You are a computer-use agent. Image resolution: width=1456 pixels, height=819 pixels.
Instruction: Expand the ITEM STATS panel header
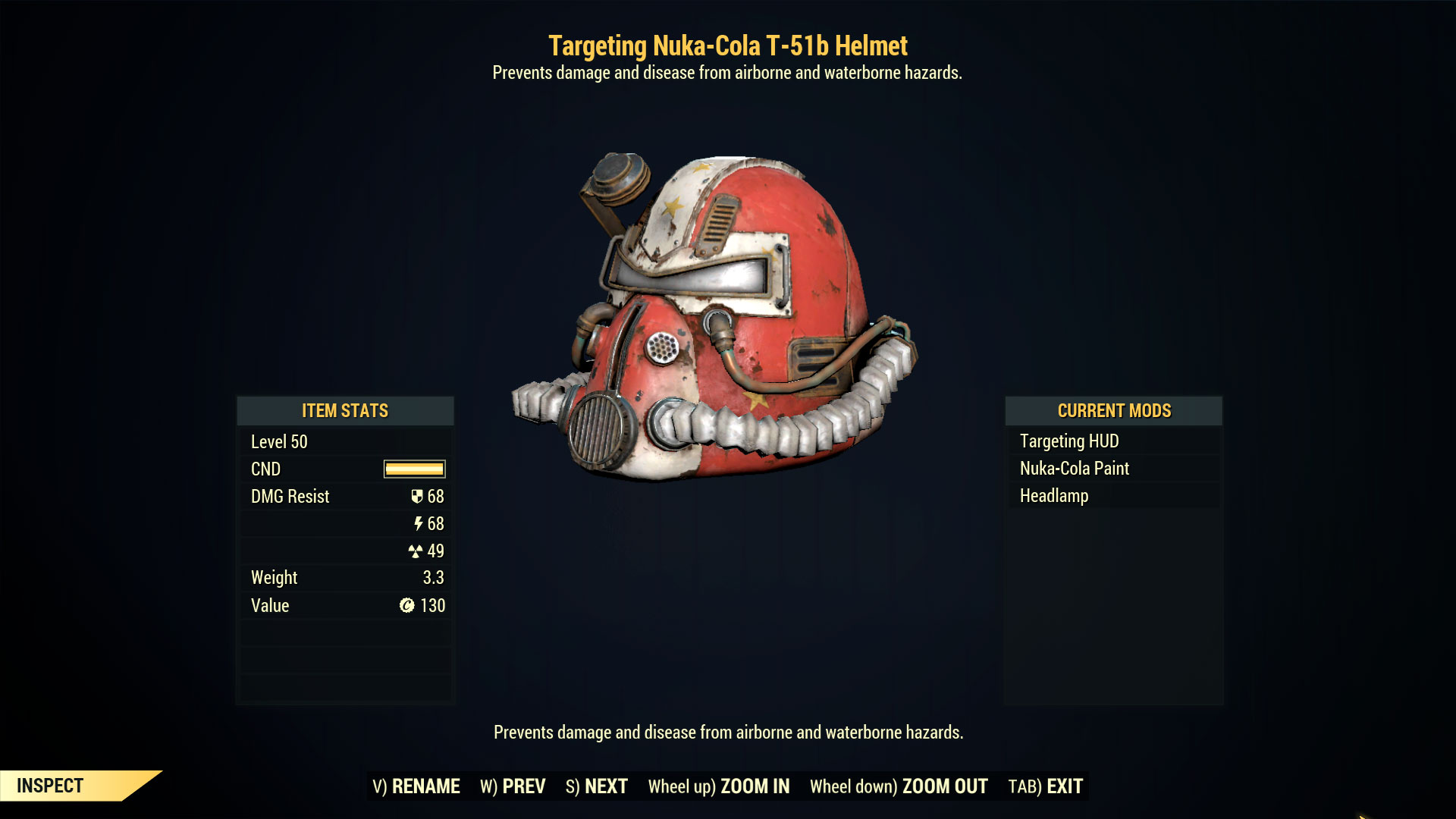pyautogui.click(x=345, y=411)
